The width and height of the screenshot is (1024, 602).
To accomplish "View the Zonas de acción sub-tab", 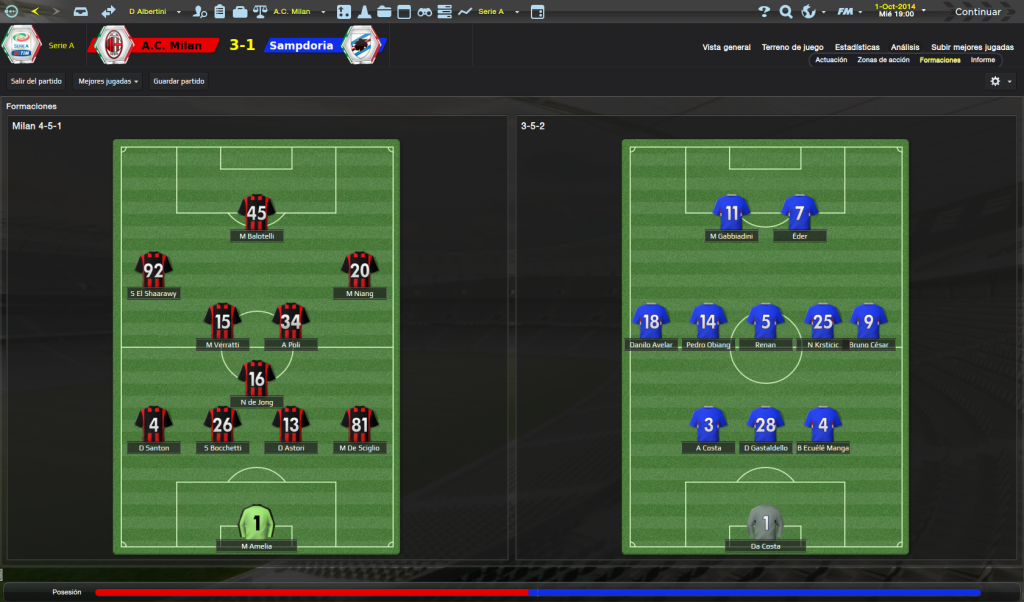I will 883,60.
